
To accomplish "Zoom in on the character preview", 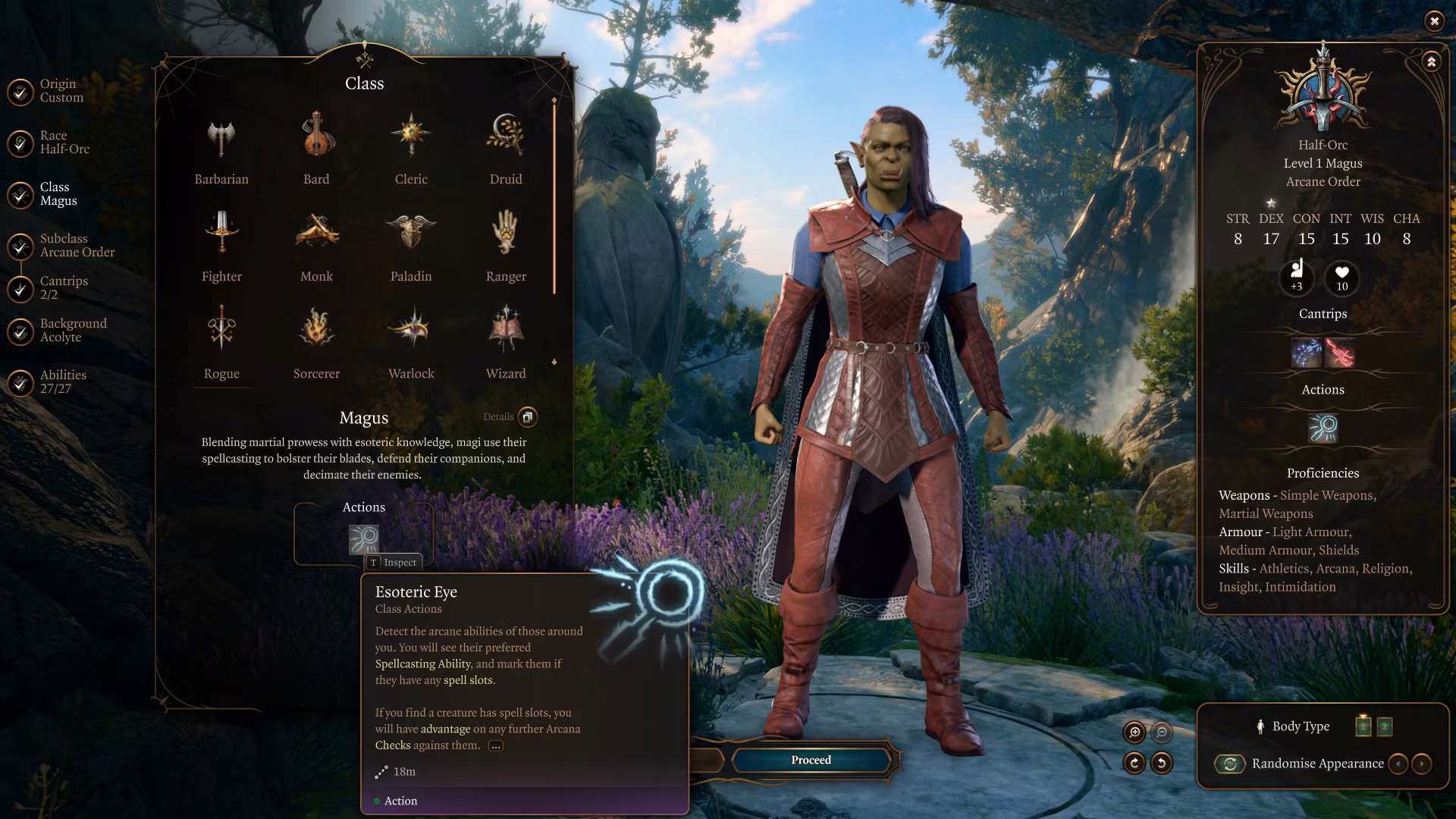I will [1134, 732].
